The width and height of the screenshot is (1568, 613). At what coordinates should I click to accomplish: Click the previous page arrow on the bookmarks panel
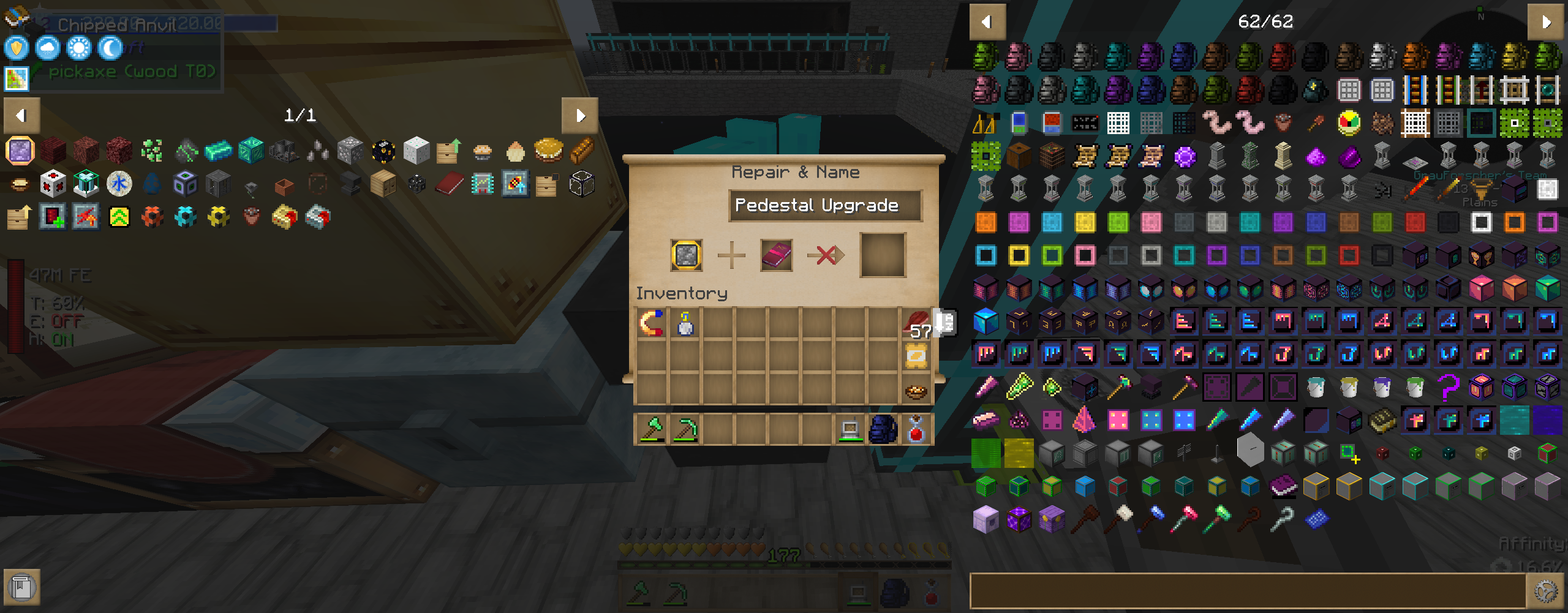tap(20, 115)
